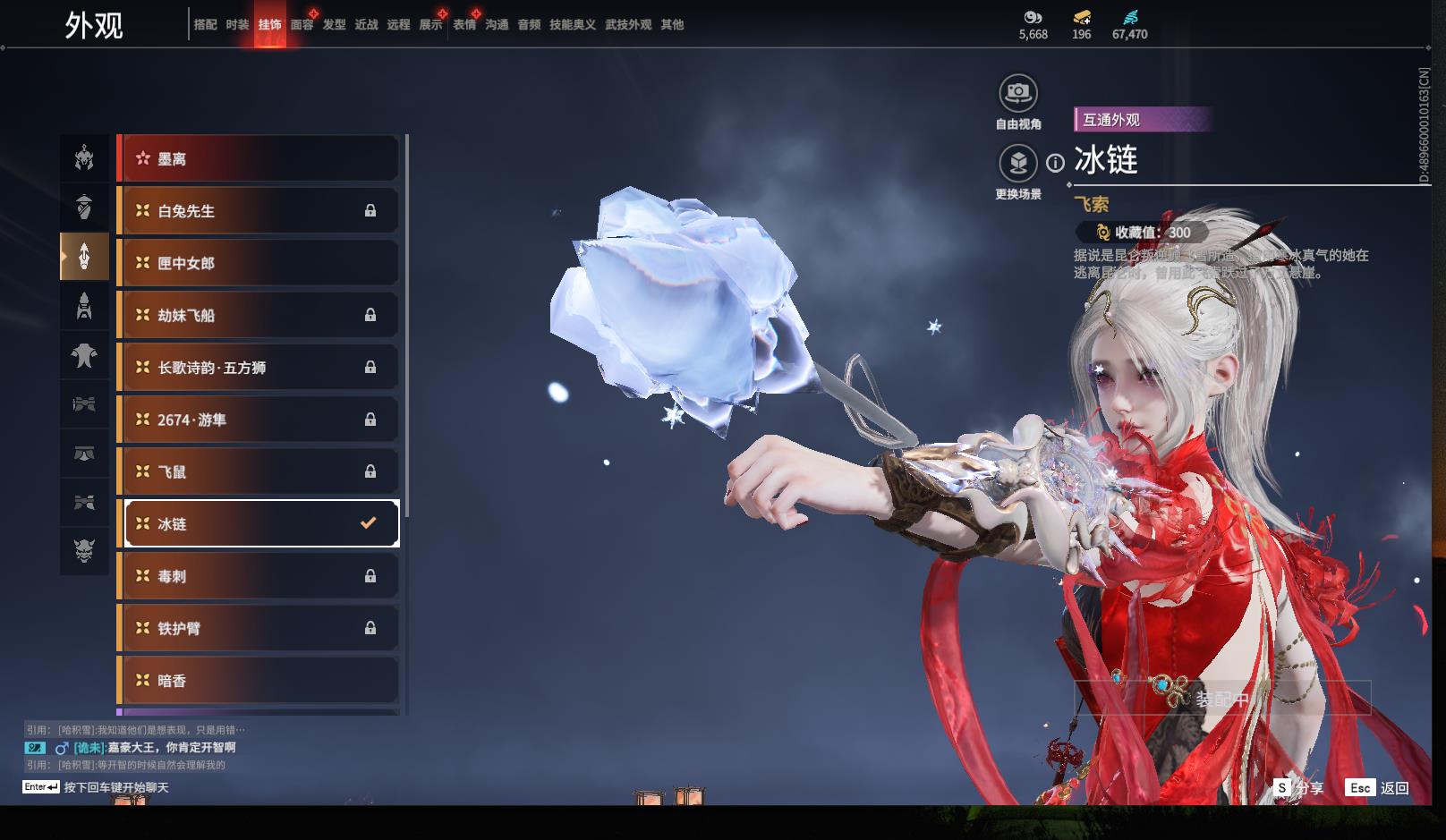The height and width of the screenshot is (840, 1446).
Task: Choose 长歌诗韵·五方狮 from the list
Action: [x=258, y=368]
